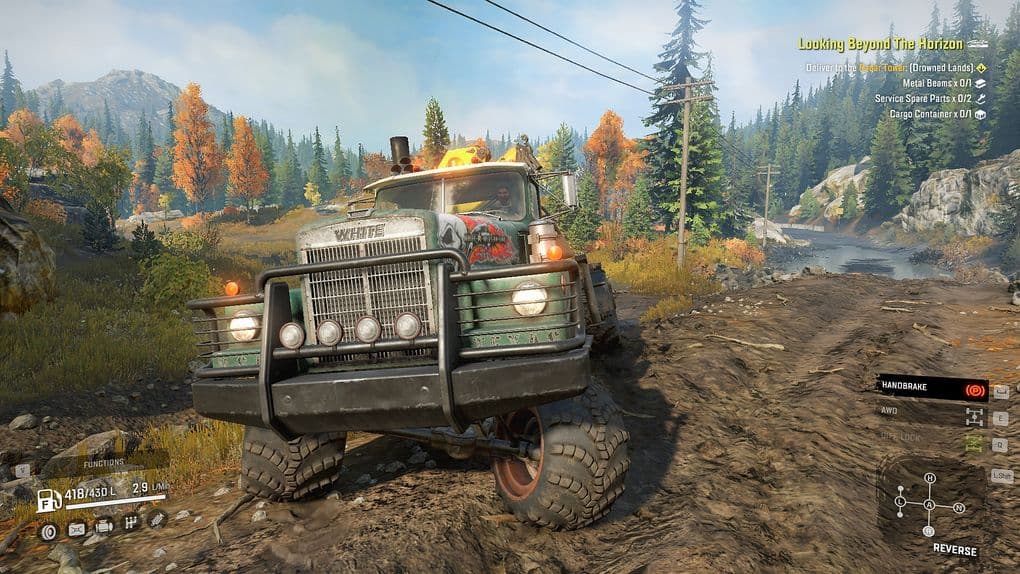1020x574 pixels.
Task: Toggle AWD drive mode
Action: click(x=932, y=411)
